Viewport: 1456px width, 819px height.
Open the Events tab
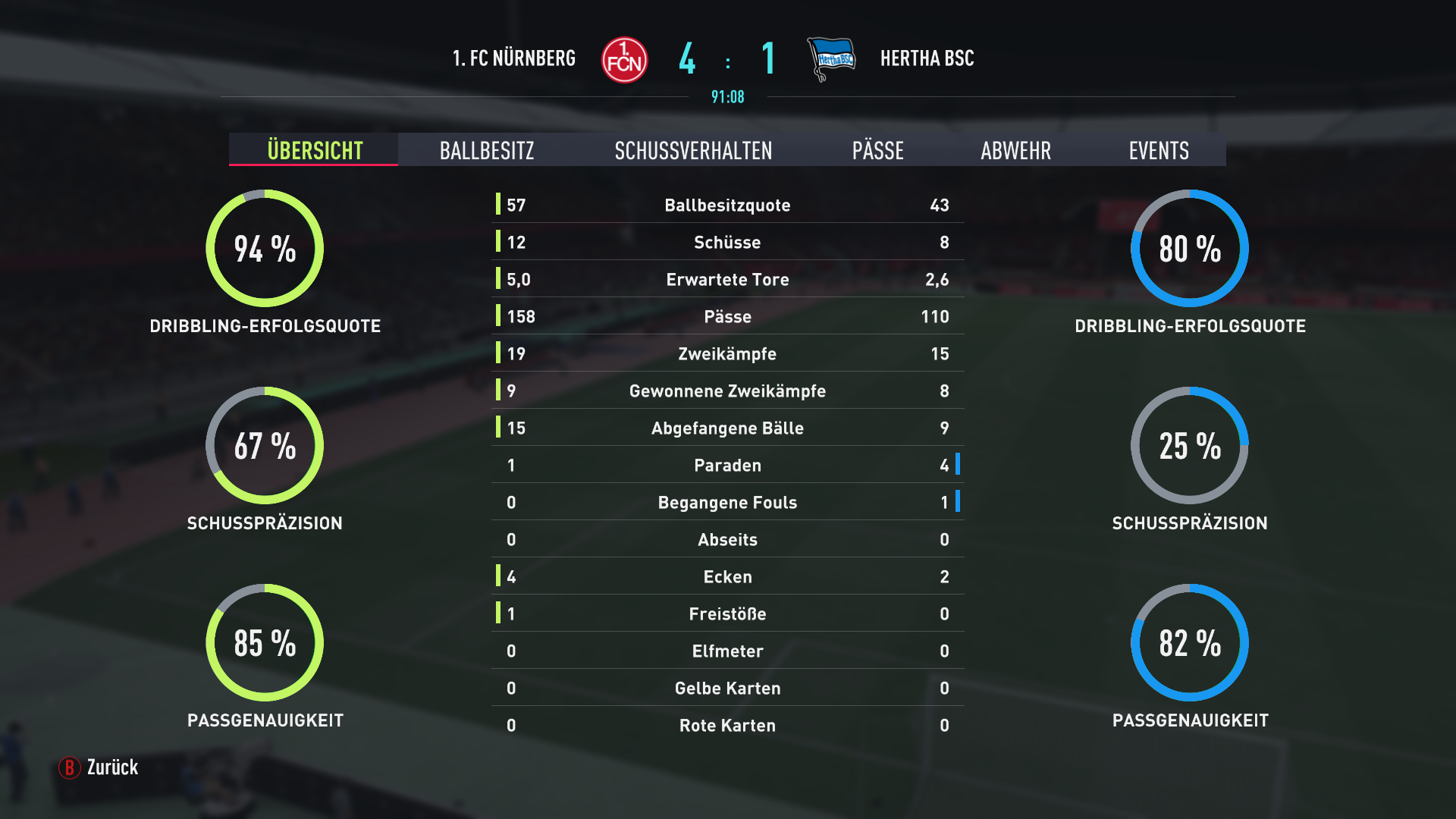[x=1158, y=150]
